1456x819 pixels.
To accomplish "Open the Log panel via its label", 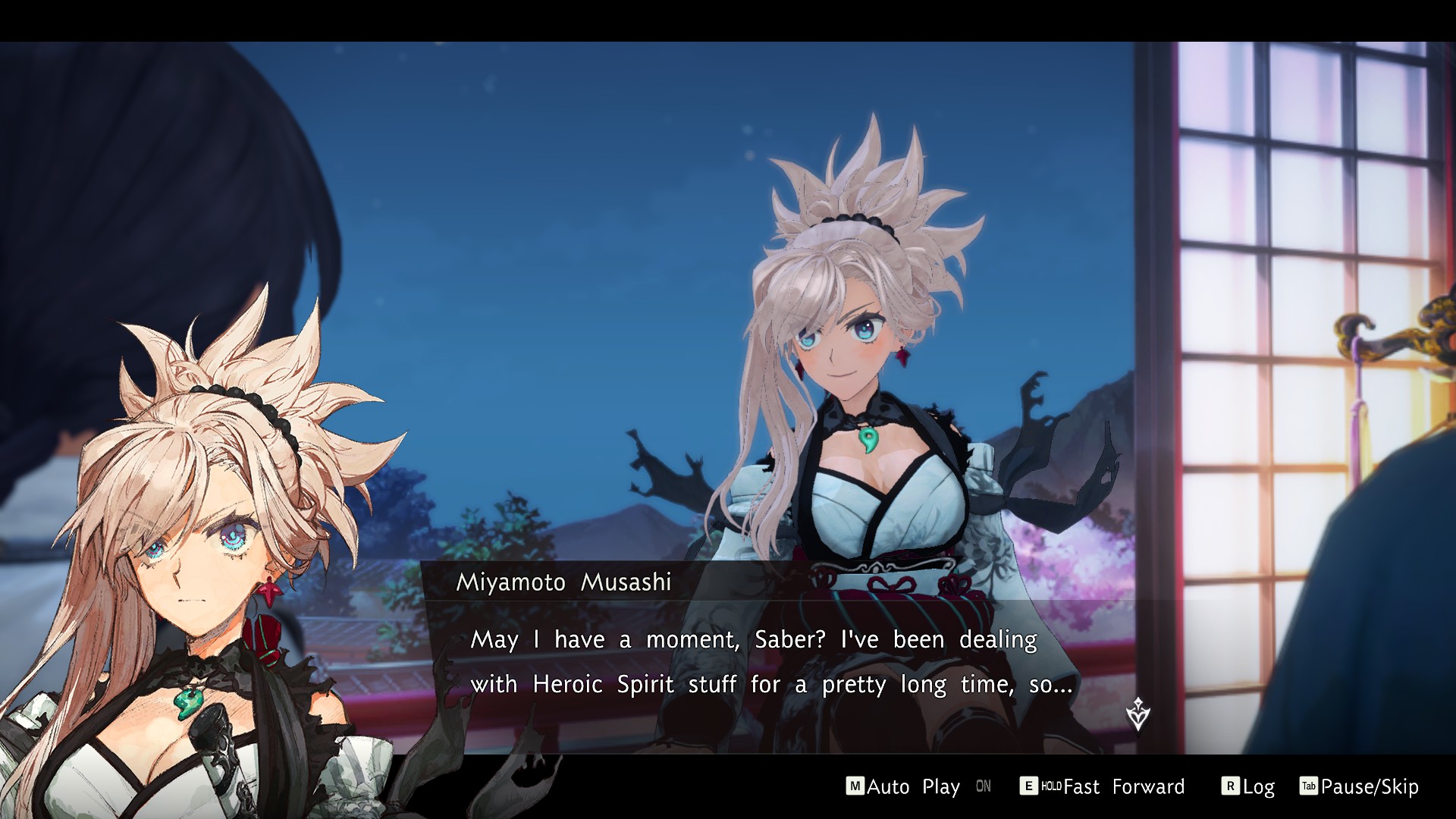I will pos(1260,787).
